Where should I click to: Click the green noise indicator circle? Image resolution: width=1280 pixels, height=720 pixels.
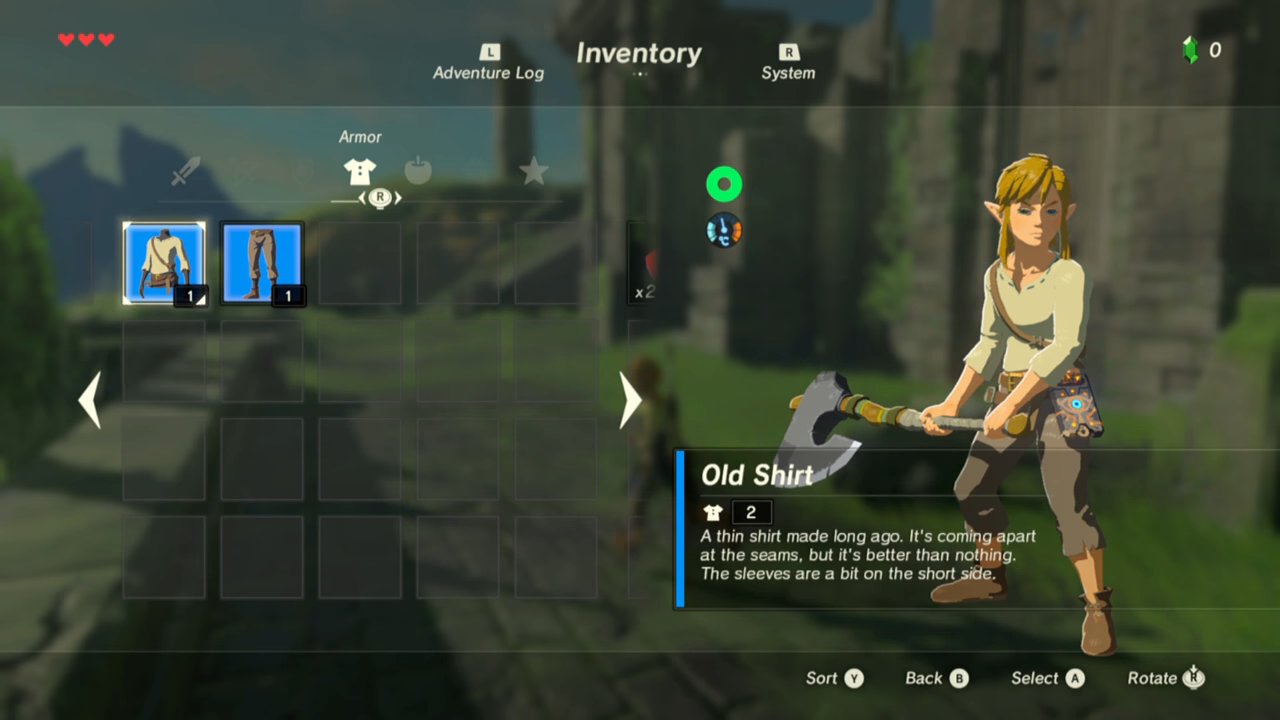724,184
